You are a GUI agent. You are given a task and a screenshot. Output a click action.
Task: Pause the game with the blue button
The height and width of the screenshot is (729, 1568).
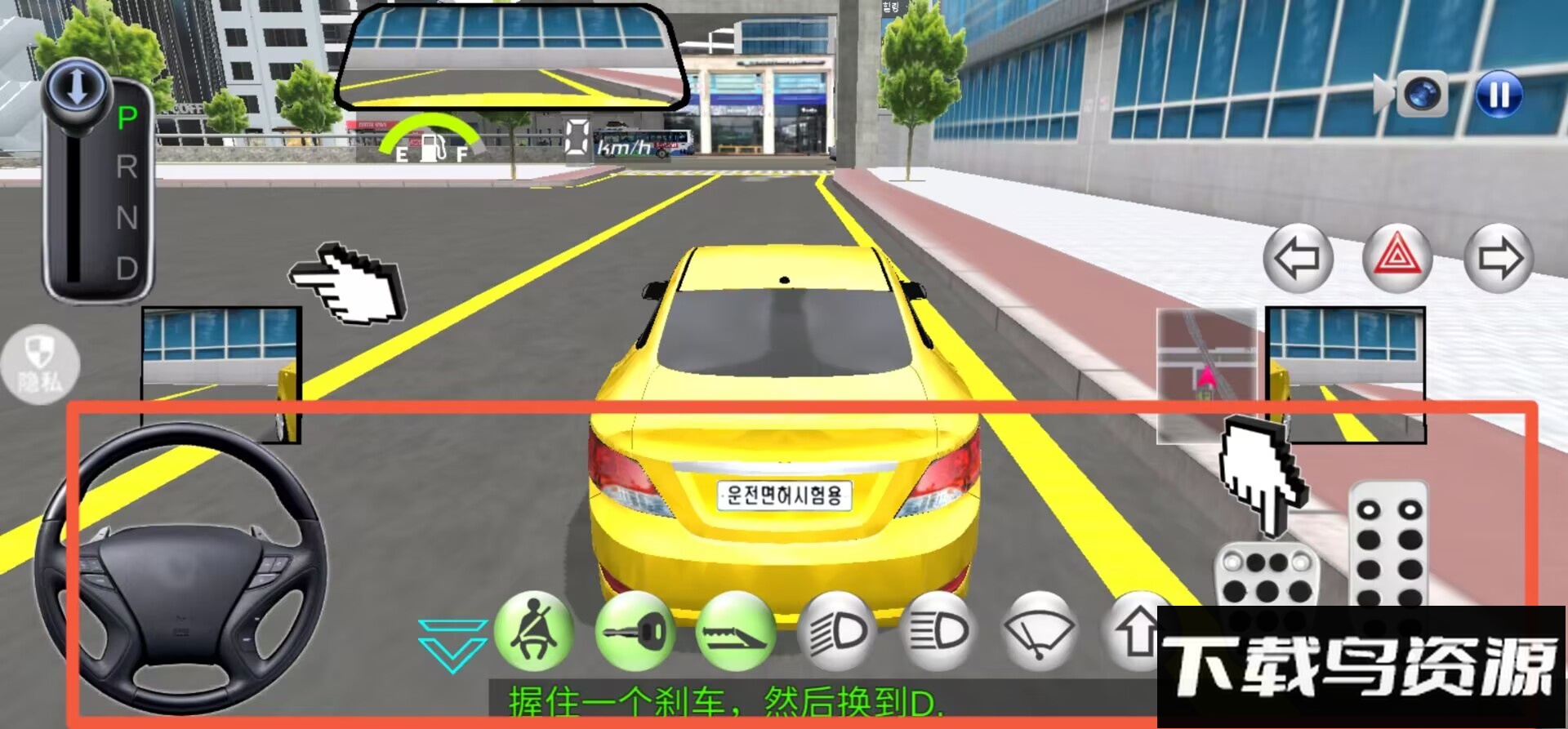point(1499,95)
